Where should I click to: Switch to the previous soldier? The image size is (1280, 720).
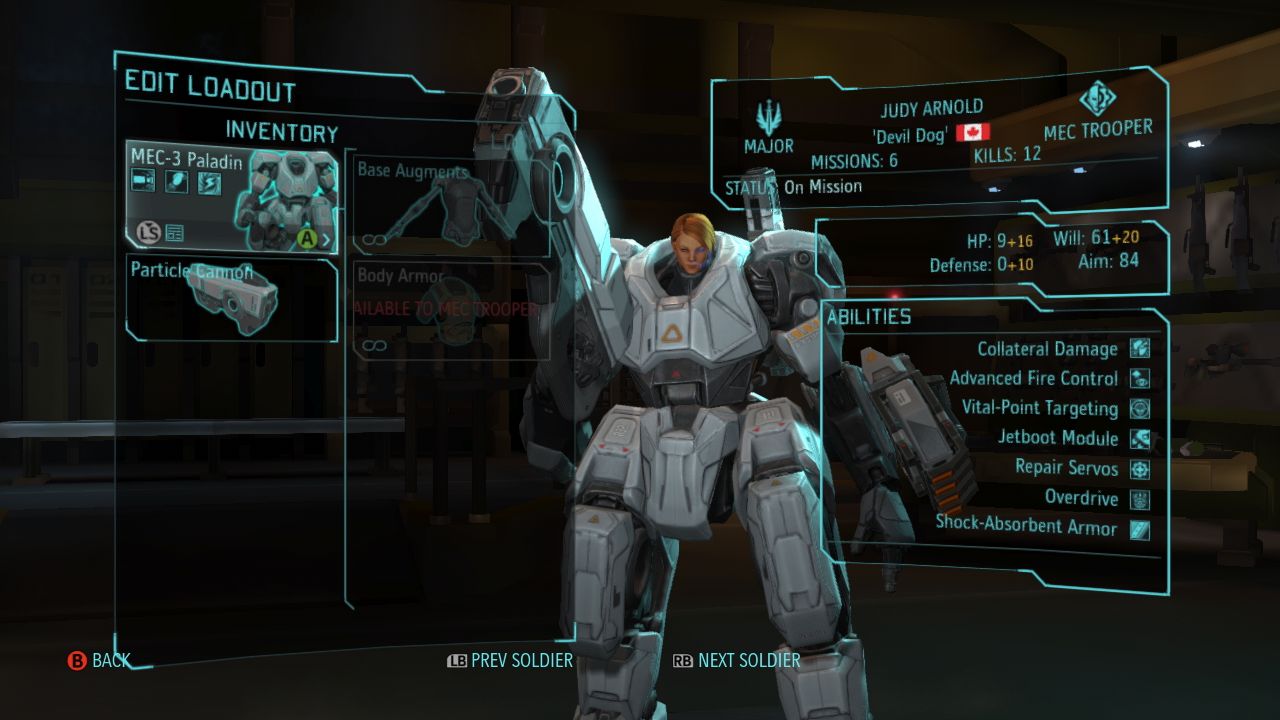pyautogui.click(x=510, y=660)
